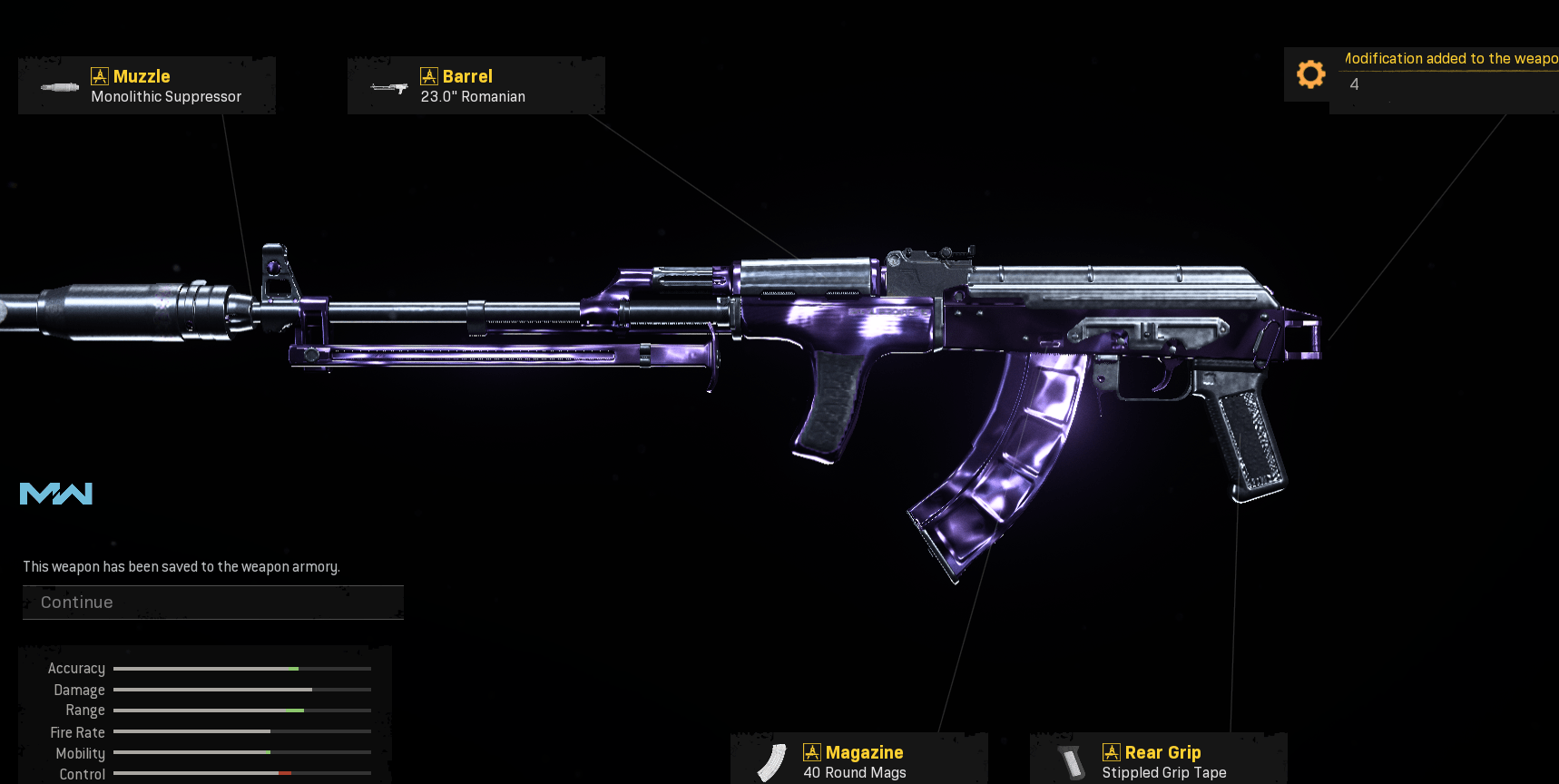Viewport: 1559px width, 784px height.
Task: Click the orange gear modification icon
Action: coord(1310,74)
